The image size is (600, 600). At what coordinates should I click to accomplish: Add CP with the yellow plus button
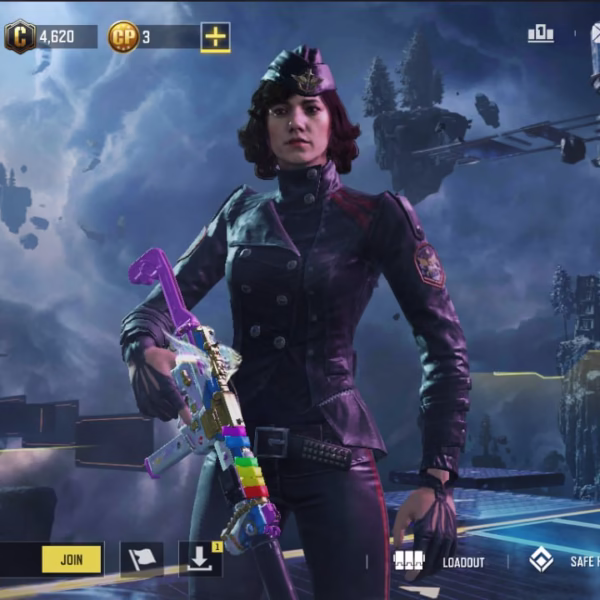[215, 37]
